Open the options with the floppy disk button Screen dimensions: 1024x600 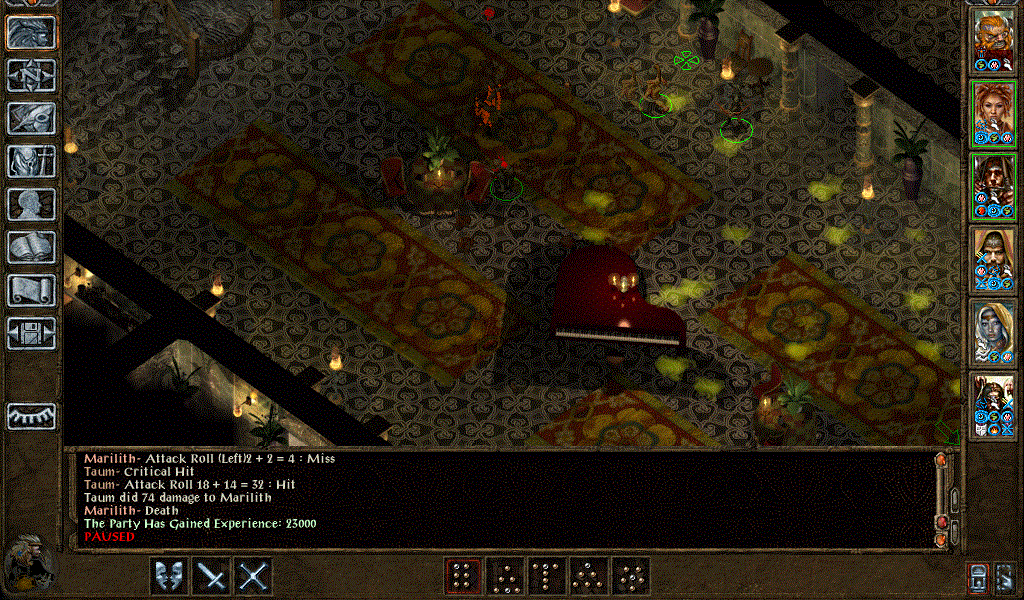tap(32, 332)
